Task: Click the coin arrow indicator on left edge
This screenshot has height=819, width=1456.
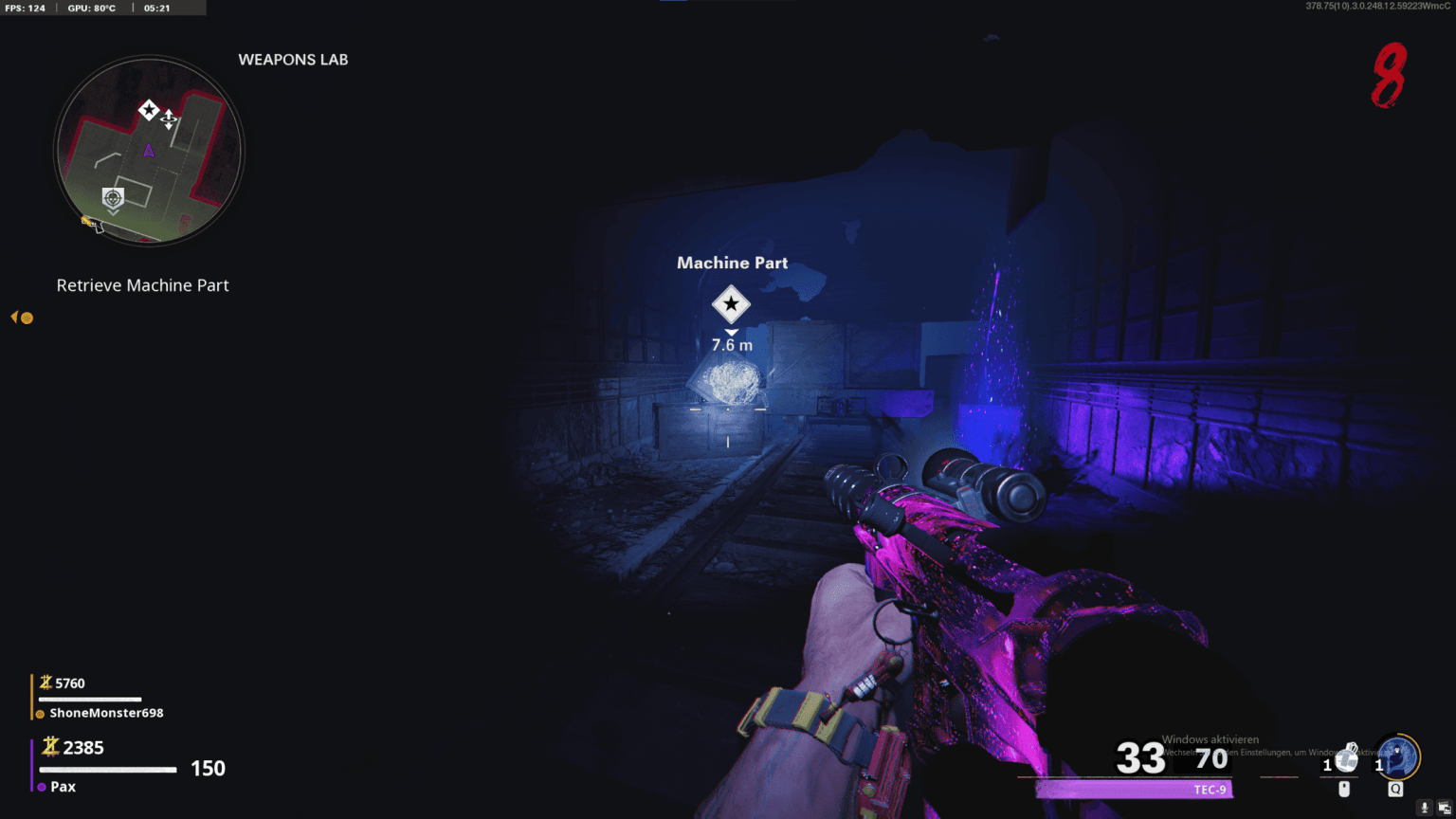Action: pyautogui.click(x=21, y=318)
